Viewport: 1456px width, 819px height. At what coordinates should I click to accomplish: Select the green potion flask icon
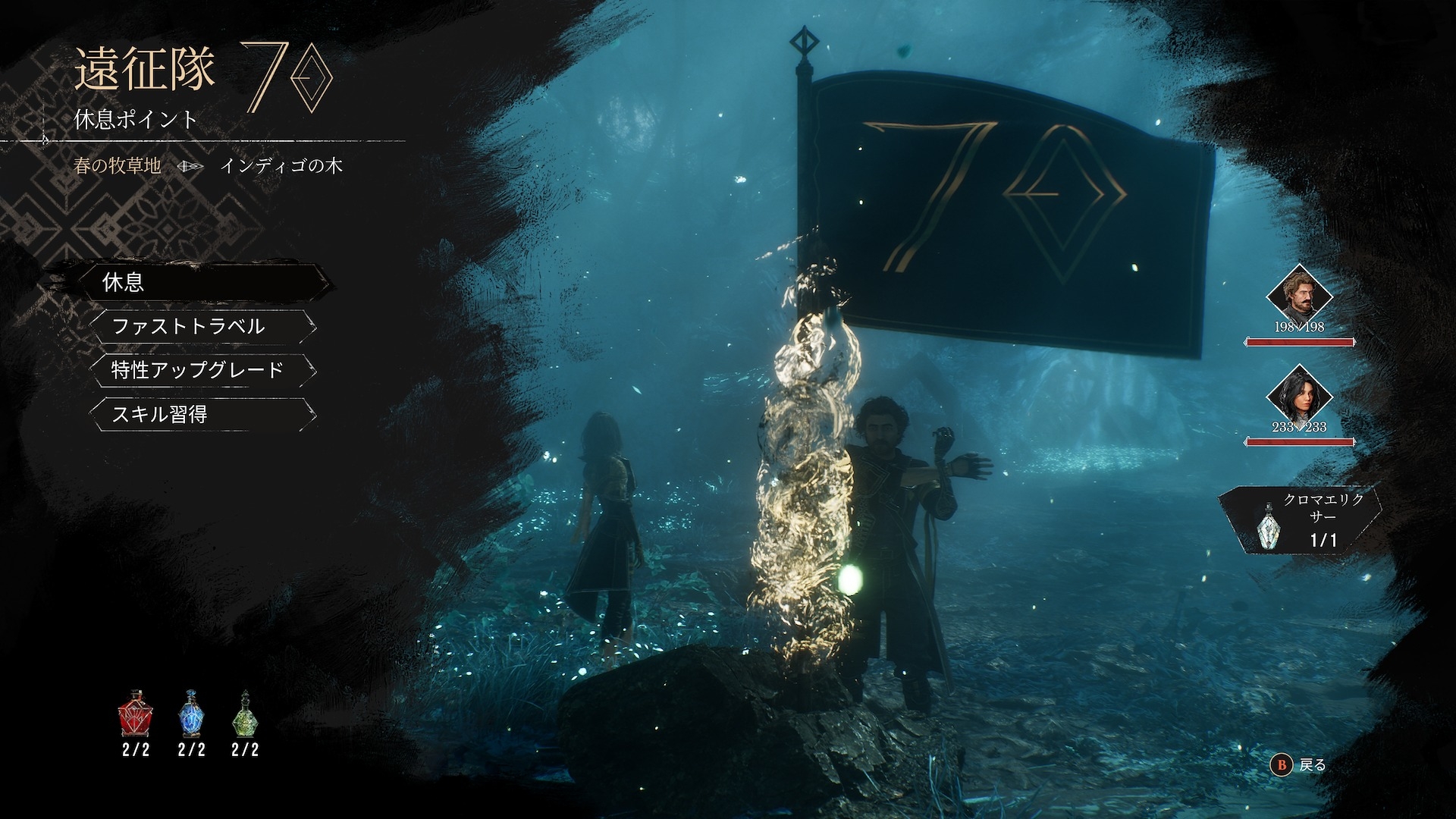coord(245,714)
